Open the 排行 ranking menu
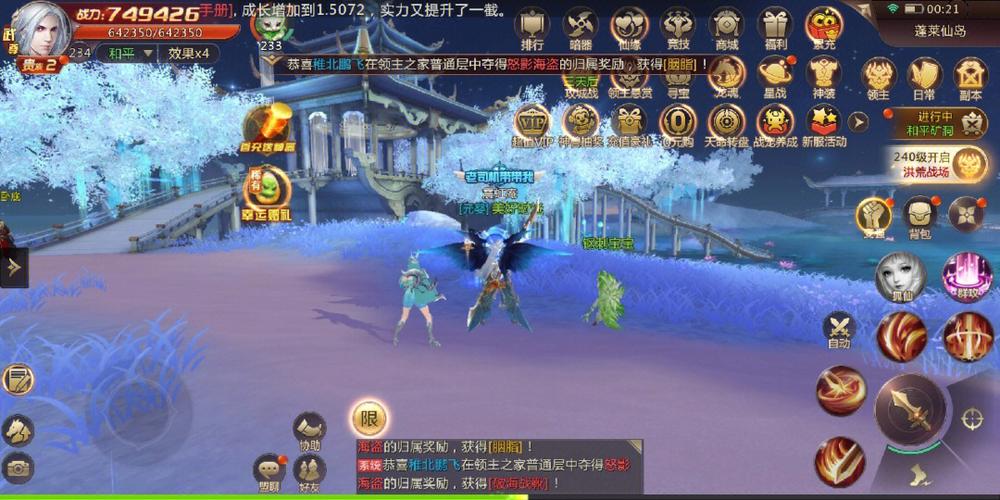This screenshot has width=1000, height=500. coord(532,27)
